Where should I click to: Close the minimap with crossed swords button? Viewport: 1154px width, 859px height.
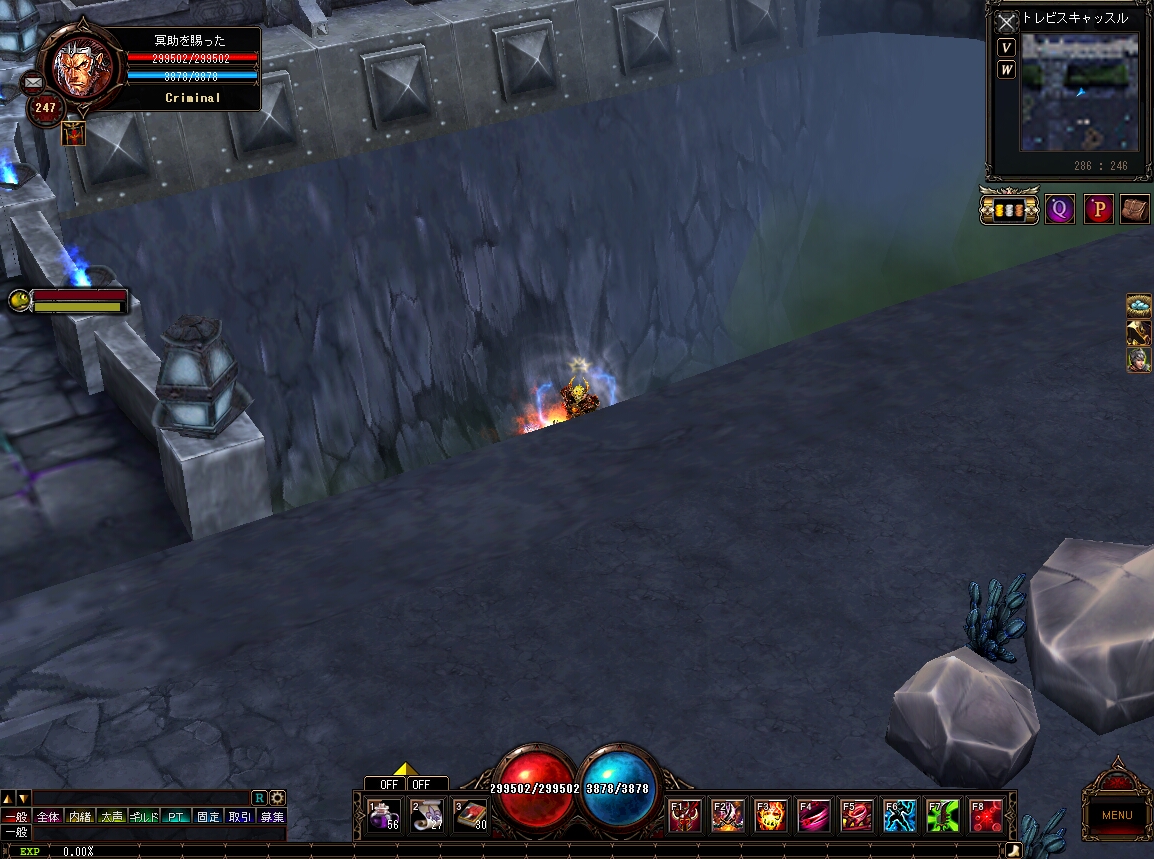(x=1006, y=22)
